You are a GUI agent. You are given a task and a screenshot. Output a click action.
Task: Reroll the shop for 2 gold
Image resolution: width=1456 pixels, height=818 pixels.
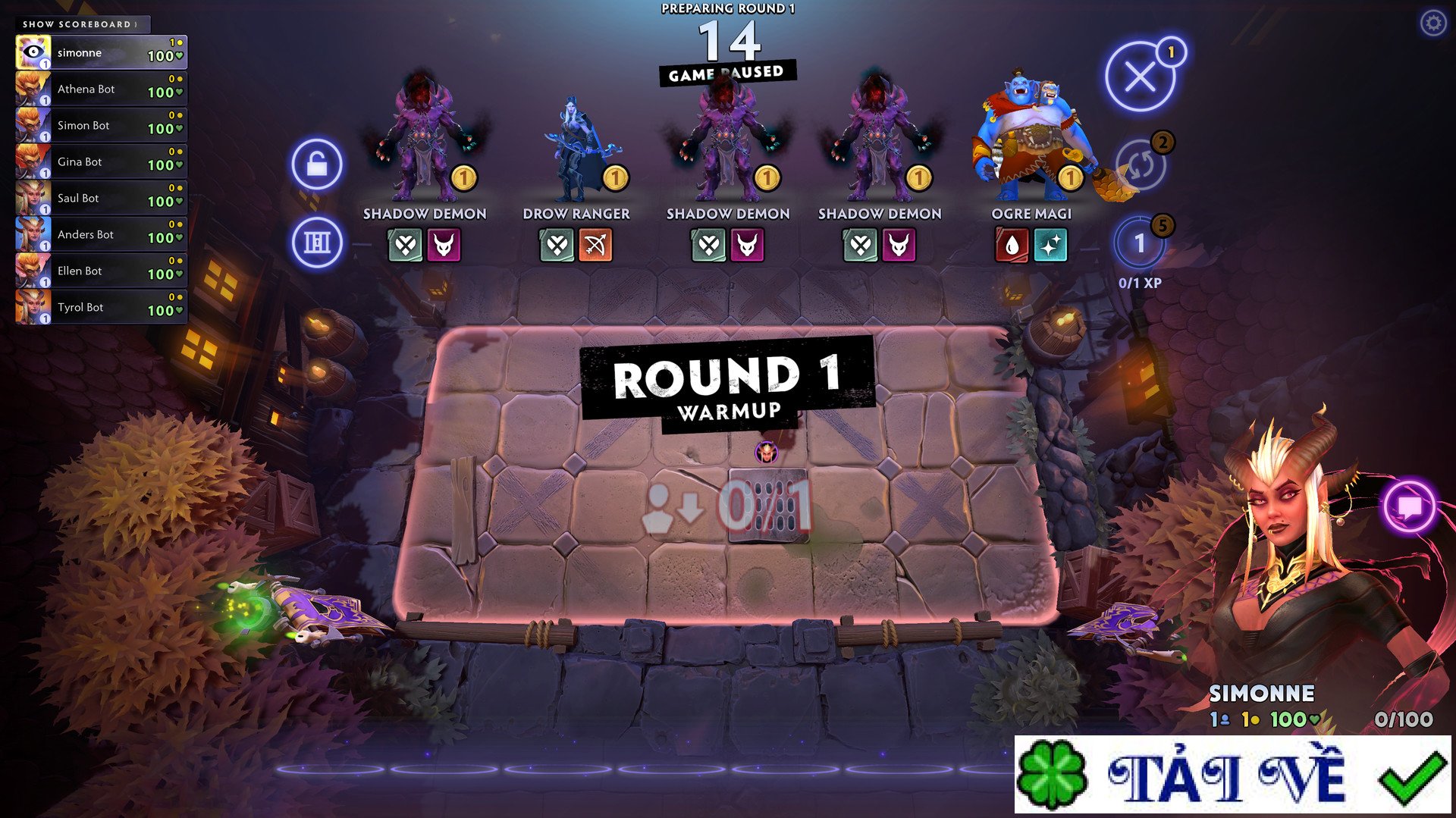coord(1140,164)
